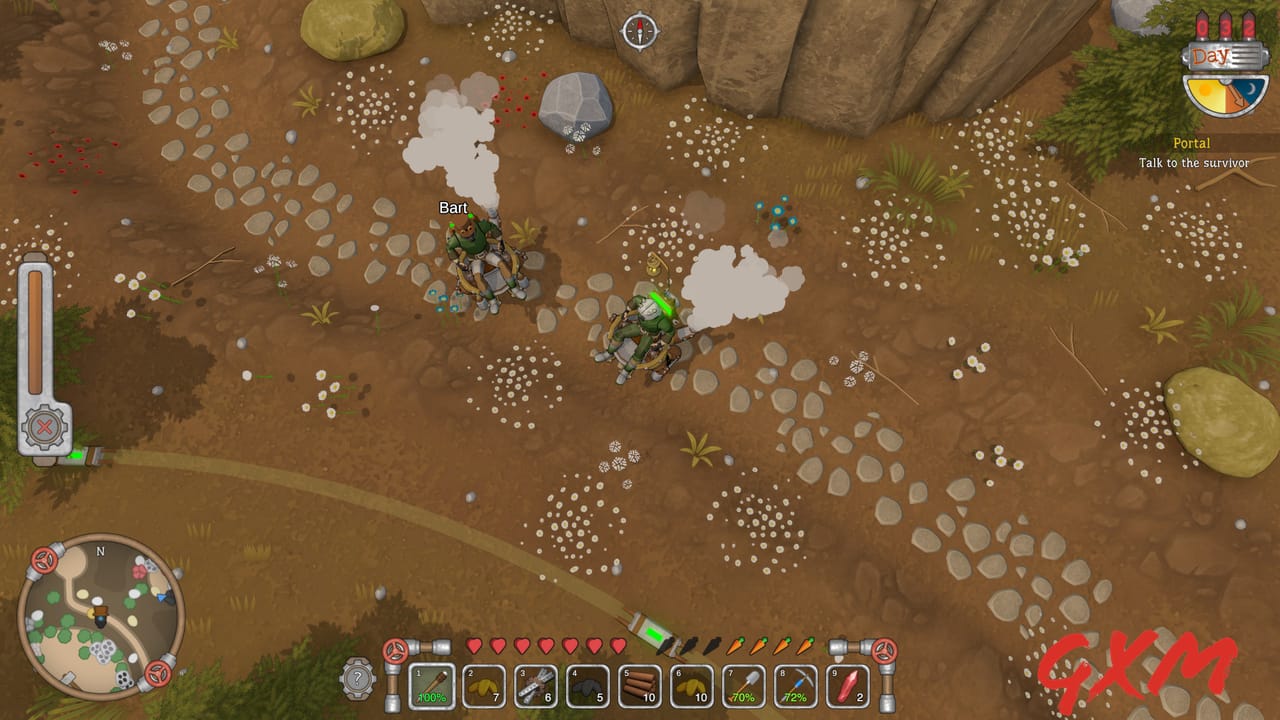
Task: Open the Portal quest heading
Action: coord(1192,142)
